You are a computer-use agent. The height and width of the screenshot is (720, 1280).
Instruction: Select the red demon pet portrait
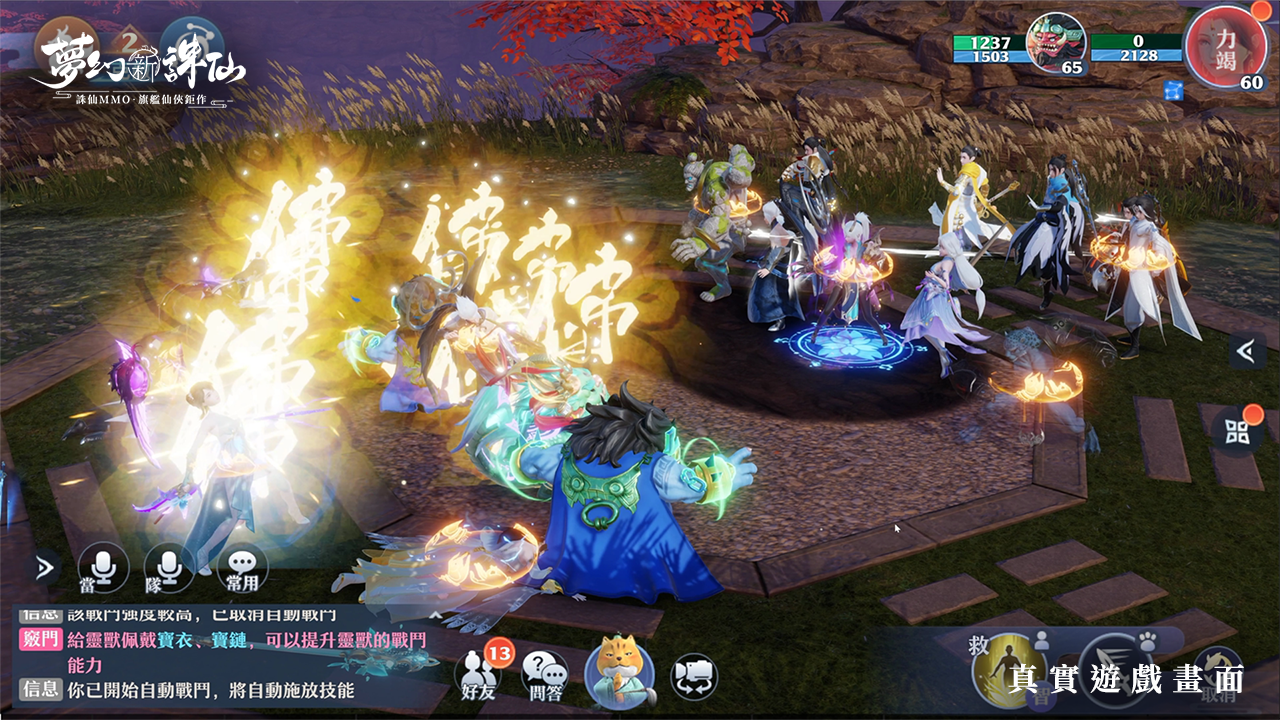(x=1056, y=42)
